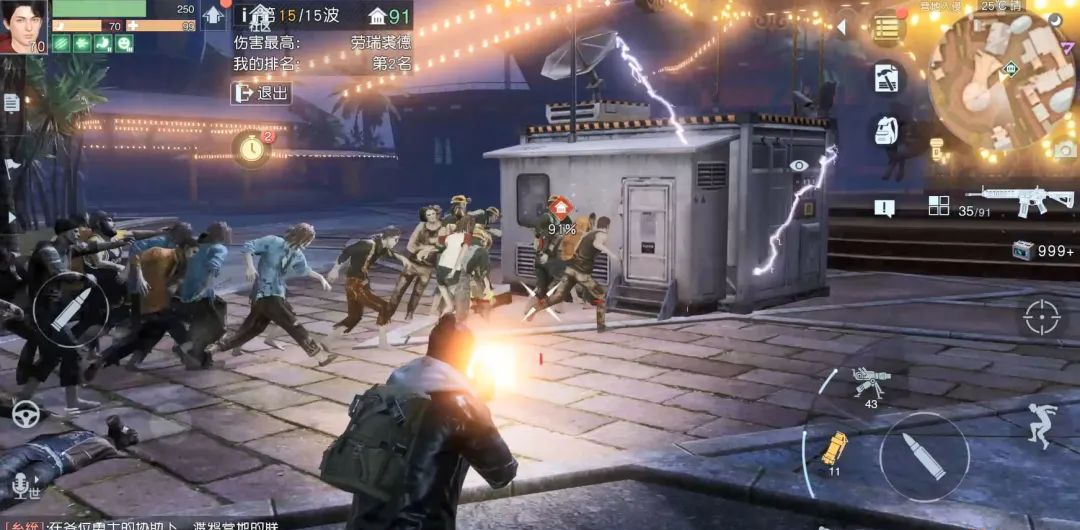Open the hammer crafting menu
The width and height of the screenshot is (1080, 530).
[886, 78]
